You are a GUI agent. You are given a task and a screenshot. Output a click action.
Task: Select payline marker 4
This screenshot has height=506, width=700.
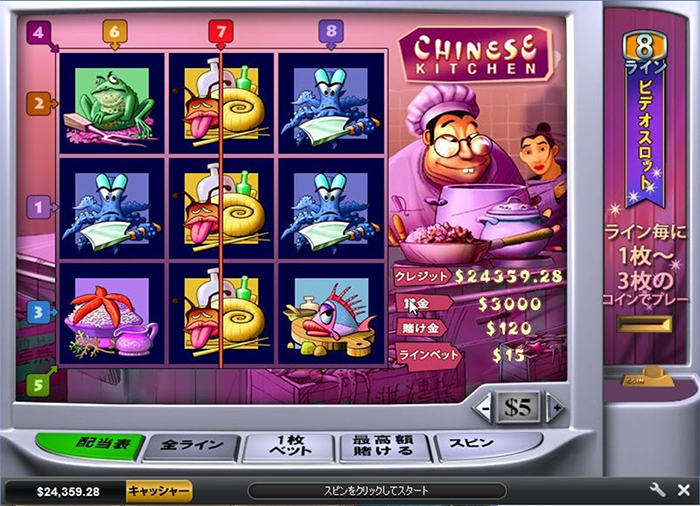coord(38,32)
